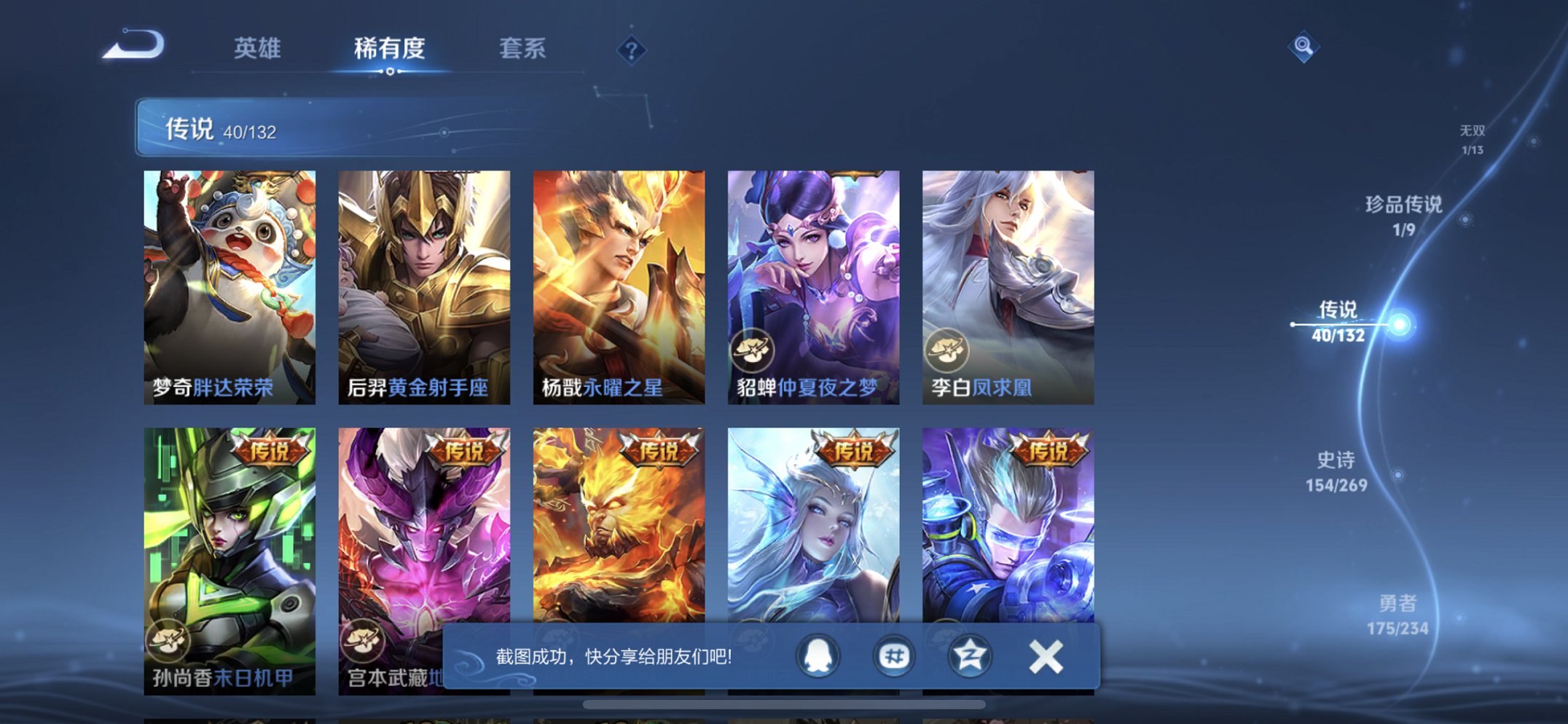Switch to the 套系 tab
Image resolution: width=1568 pixels, height=724 pixels.
[522, 48]
